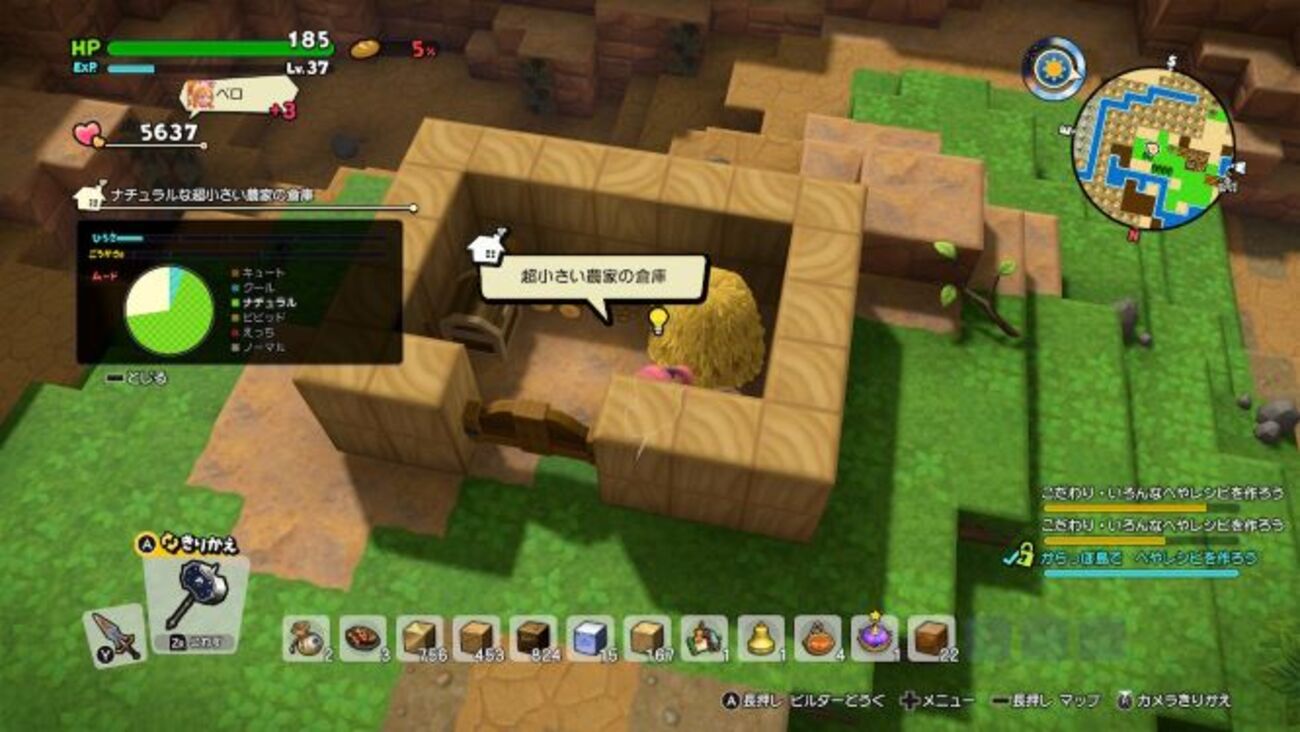Choose the sword weapon slot
Image resolution: width=1300 pixels, height=732 pixels.
click(x=114, y=635)
